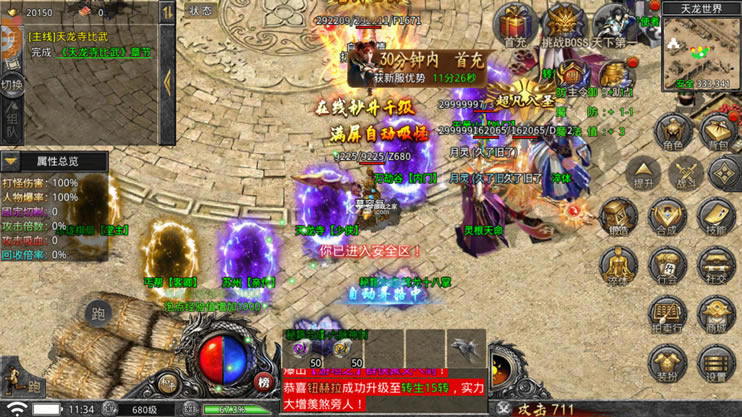Open the 天下第一 ranking icon
The image size is (742, 417).
click(613, 24)
